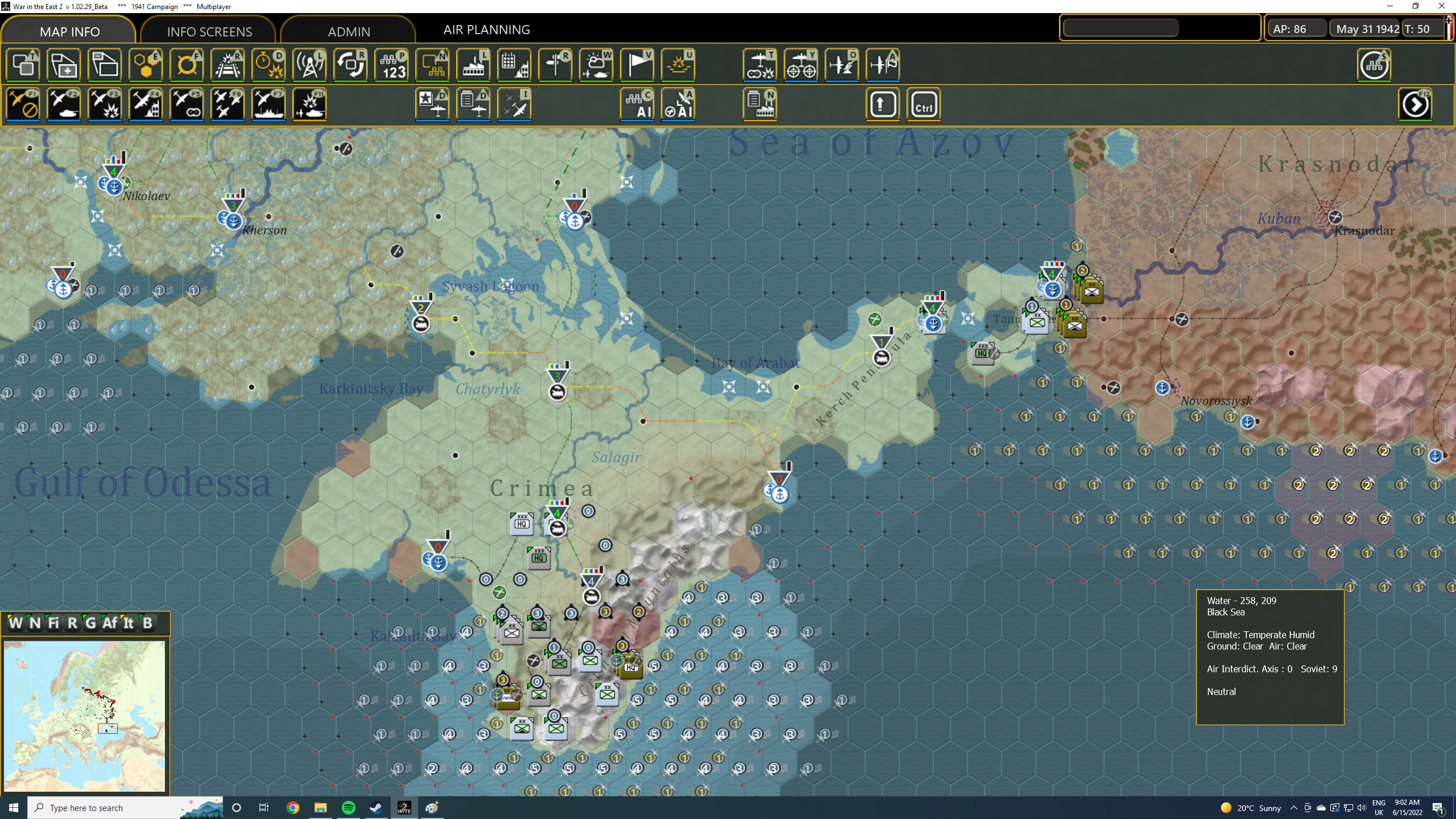
Task: Toggle the rail damage overlay (R)
Action: click(226, 65)
